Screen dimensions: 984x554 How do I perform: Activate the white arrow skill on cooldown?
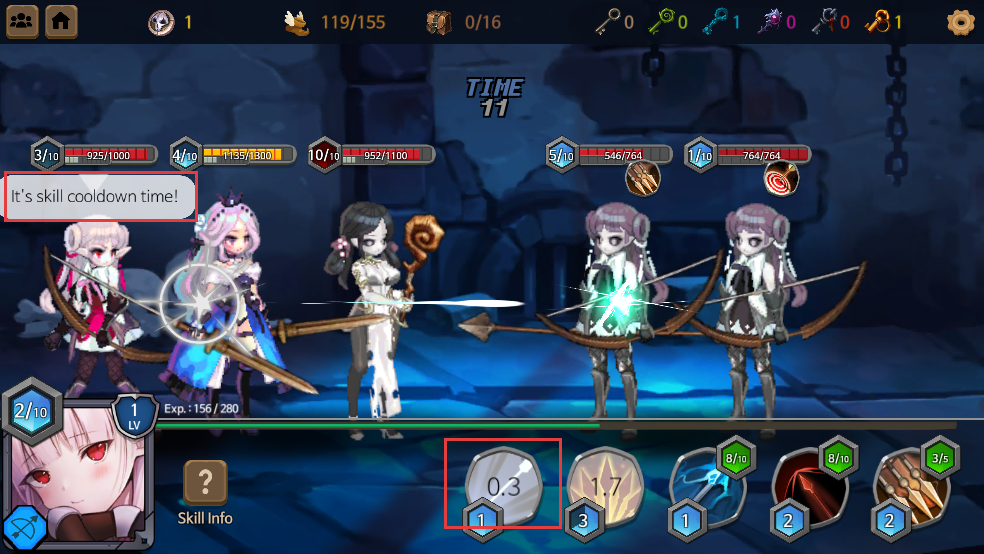[x=503, y=486]
